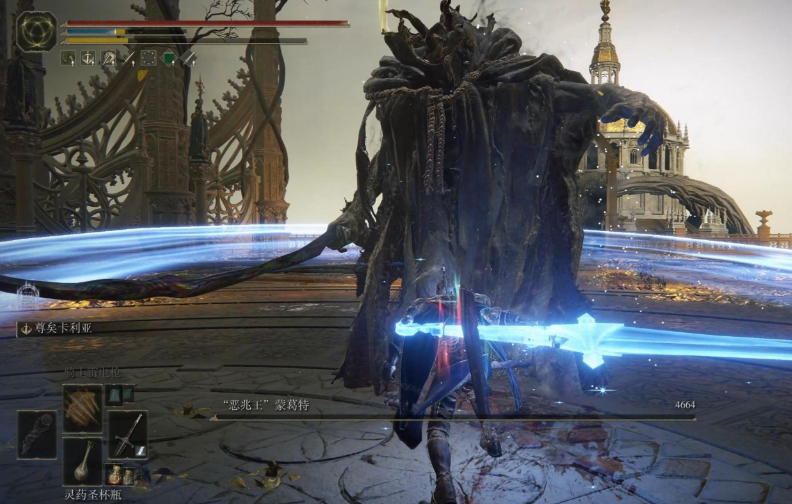792x504 pixels.
Task: Click the teal talisman pouch icon
Action: (x=114, y=395)
